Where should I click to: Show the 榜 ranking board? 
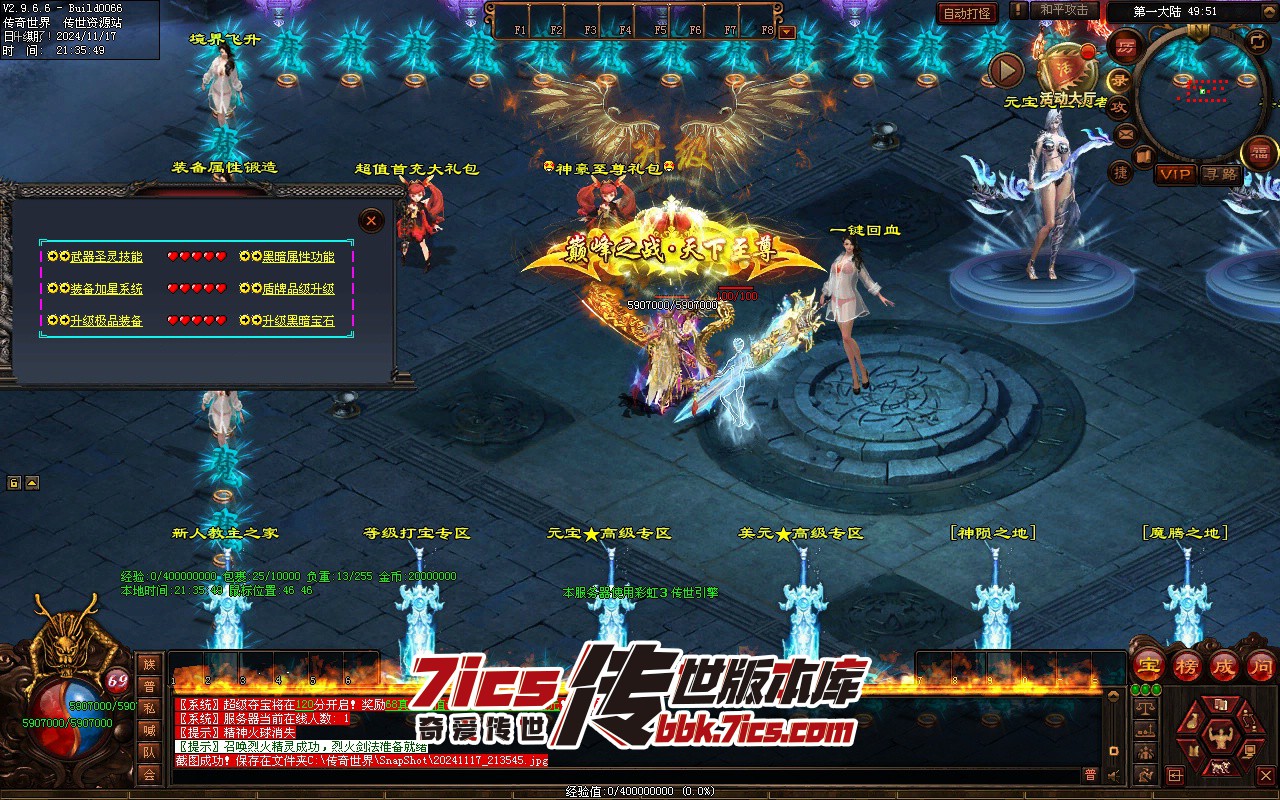coord(1186,664)
